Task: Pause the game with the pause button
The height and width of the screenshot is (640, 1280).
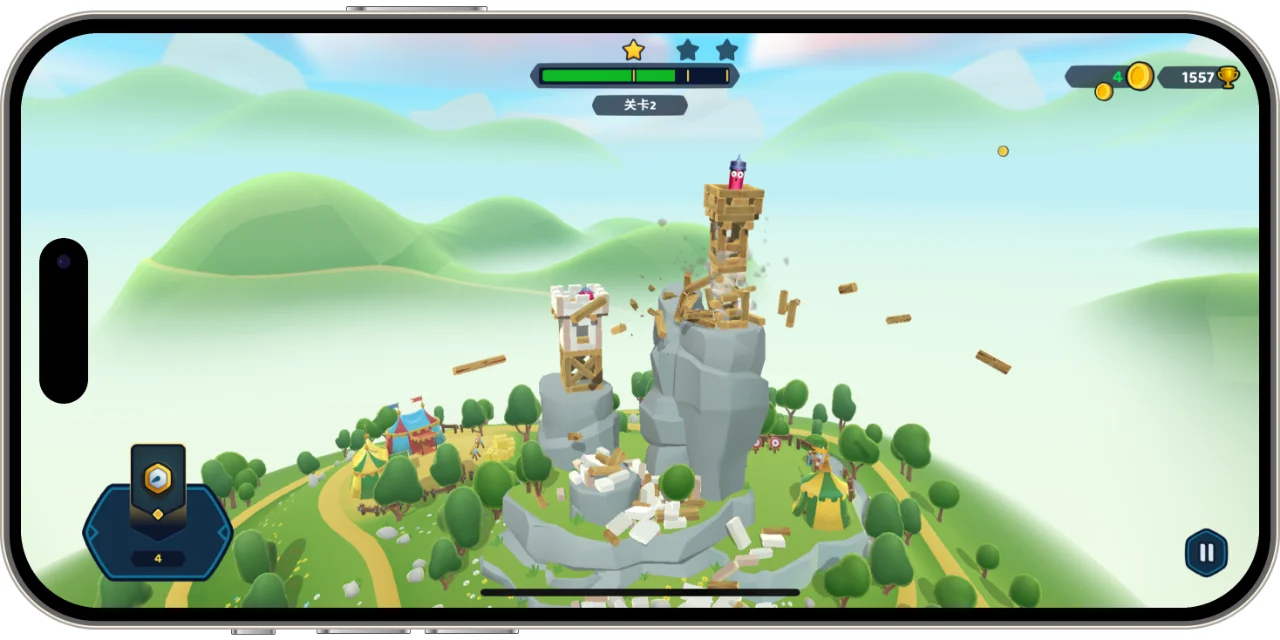Action: click(1206, 552)
